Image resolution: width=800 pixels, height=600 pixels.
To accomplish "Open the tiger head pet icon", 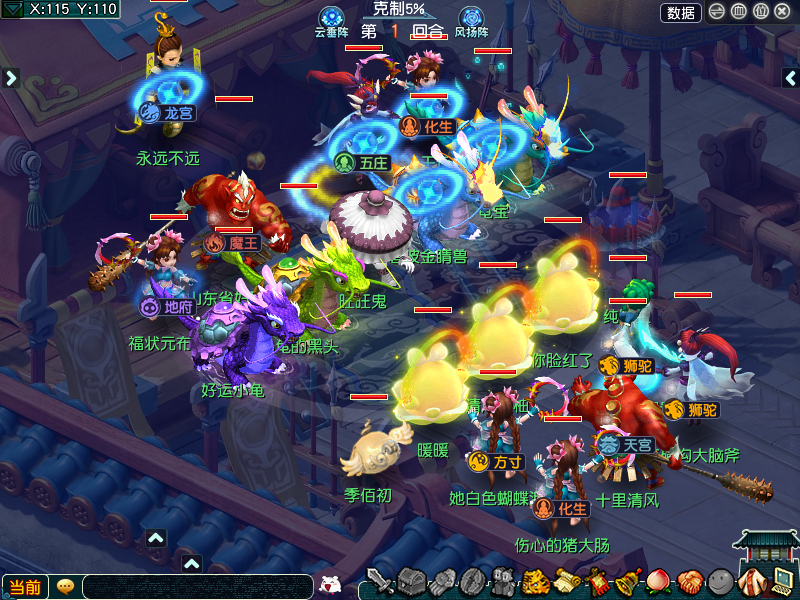I will click(x=536, y=581).
